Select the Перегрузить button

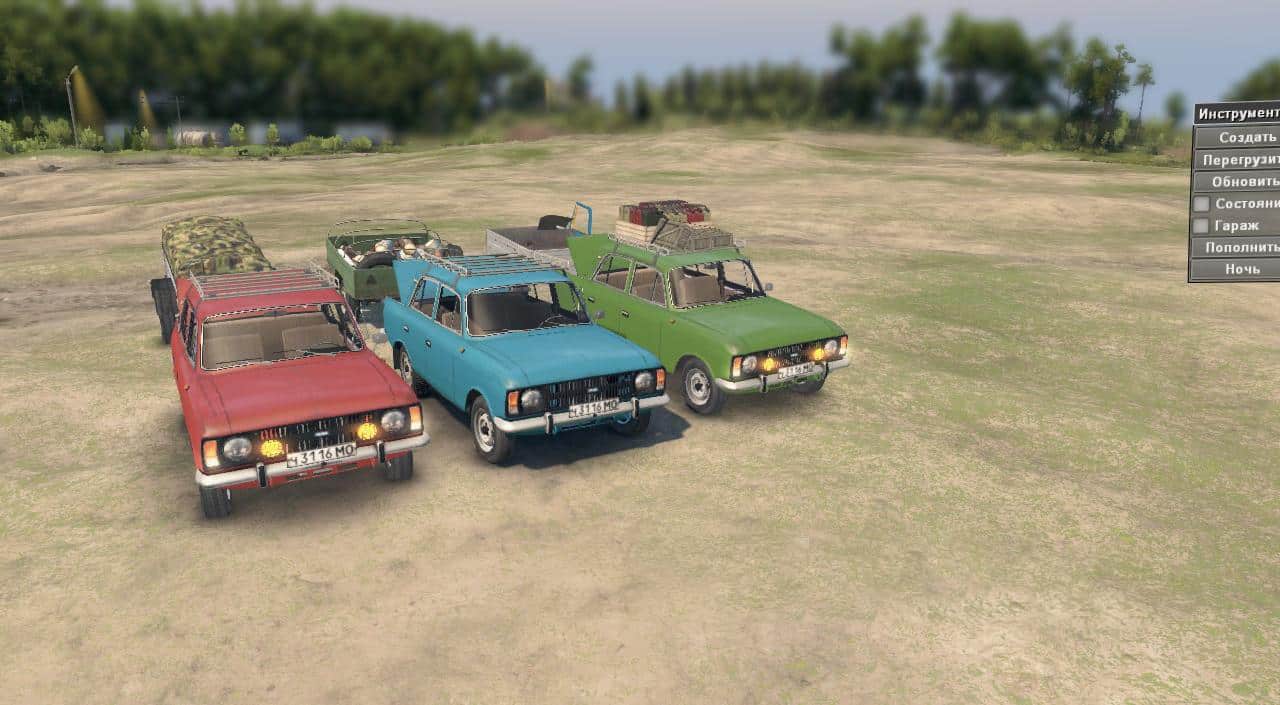coord(1240,160)
